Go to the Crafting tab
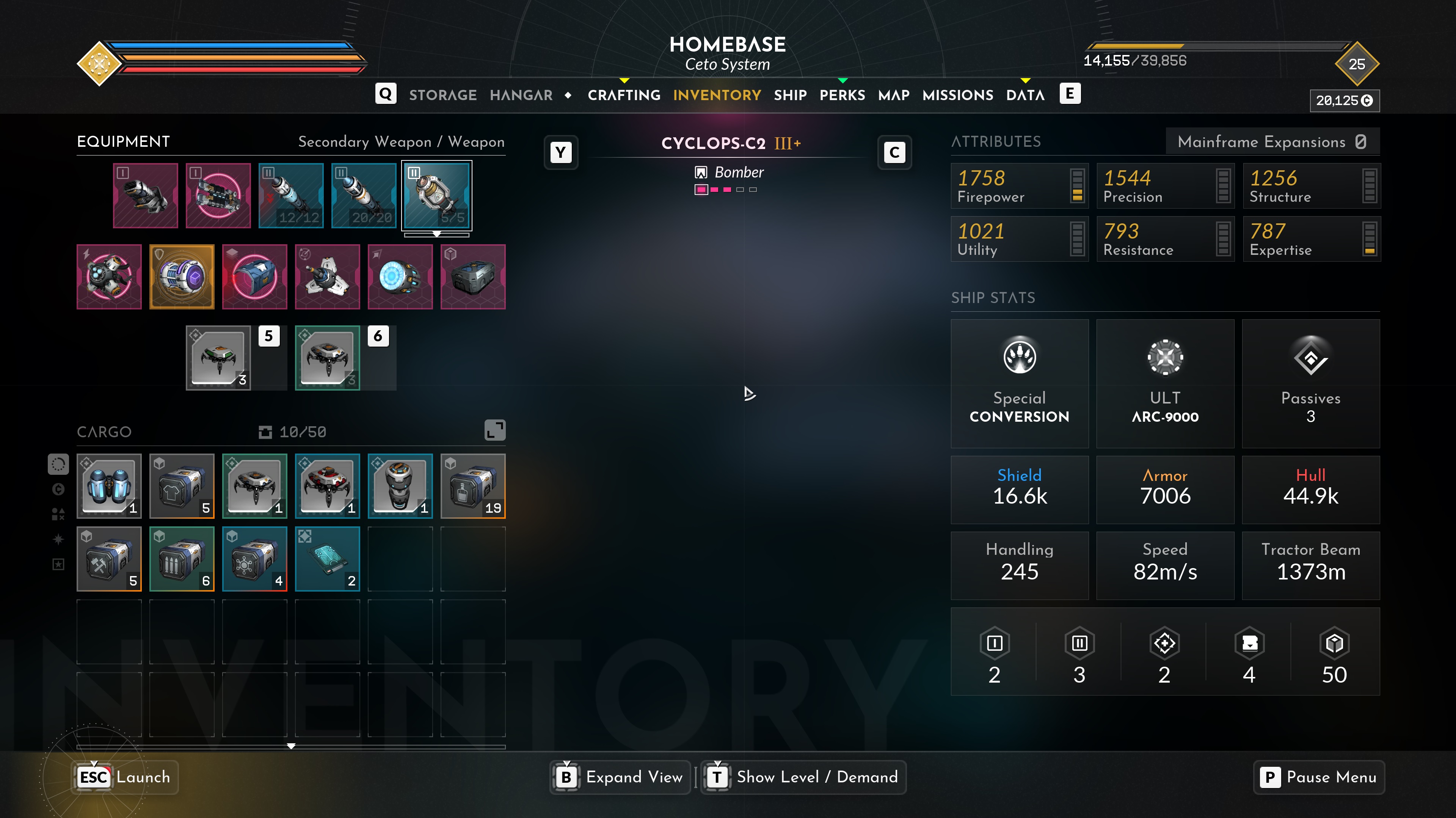This screenshot has width=1456, height=818. tap(624, 95)
